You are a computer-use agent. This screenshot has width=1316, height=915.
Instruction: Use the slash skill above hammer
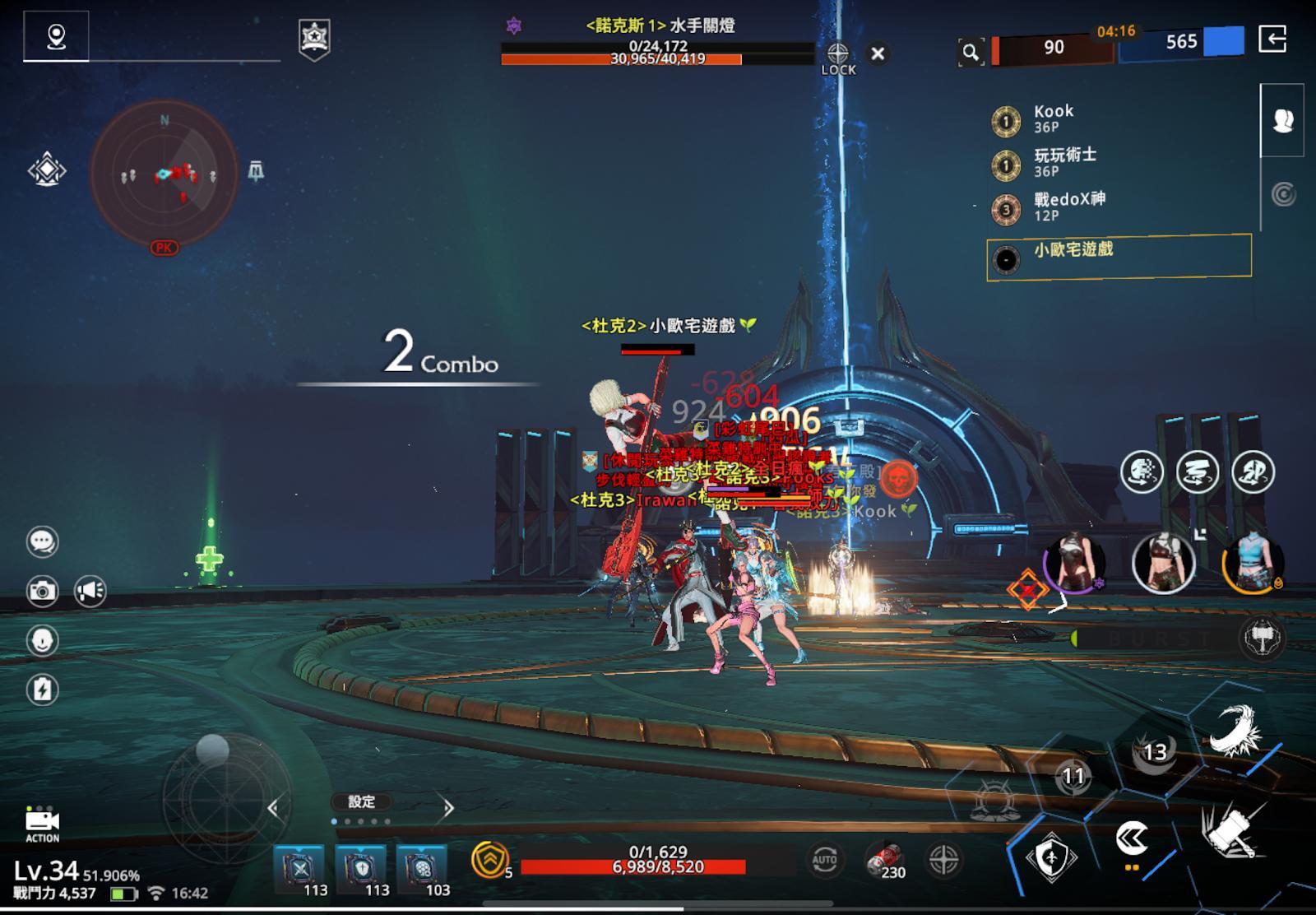(x=1234, y=731)
